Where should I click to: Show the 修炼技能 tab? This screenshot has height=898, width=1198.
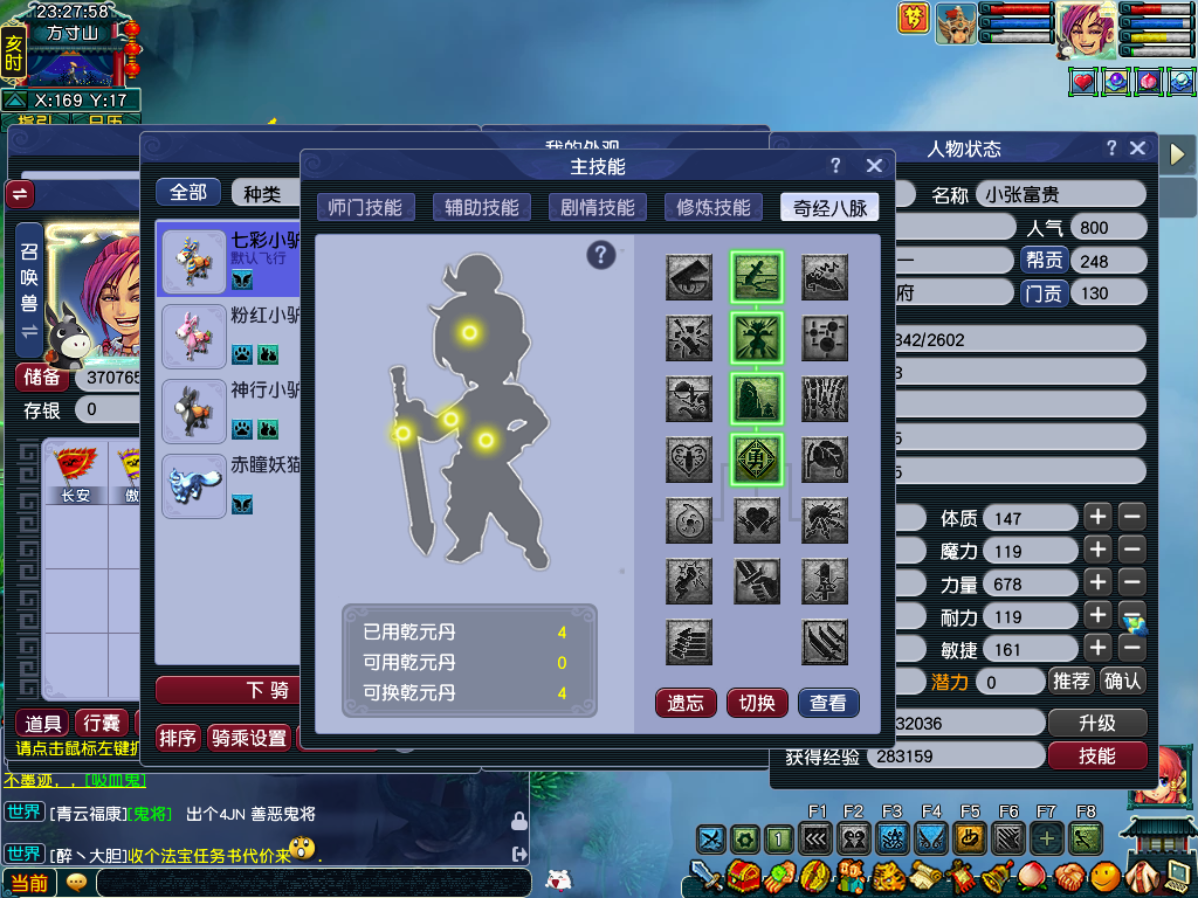point(713,207)
